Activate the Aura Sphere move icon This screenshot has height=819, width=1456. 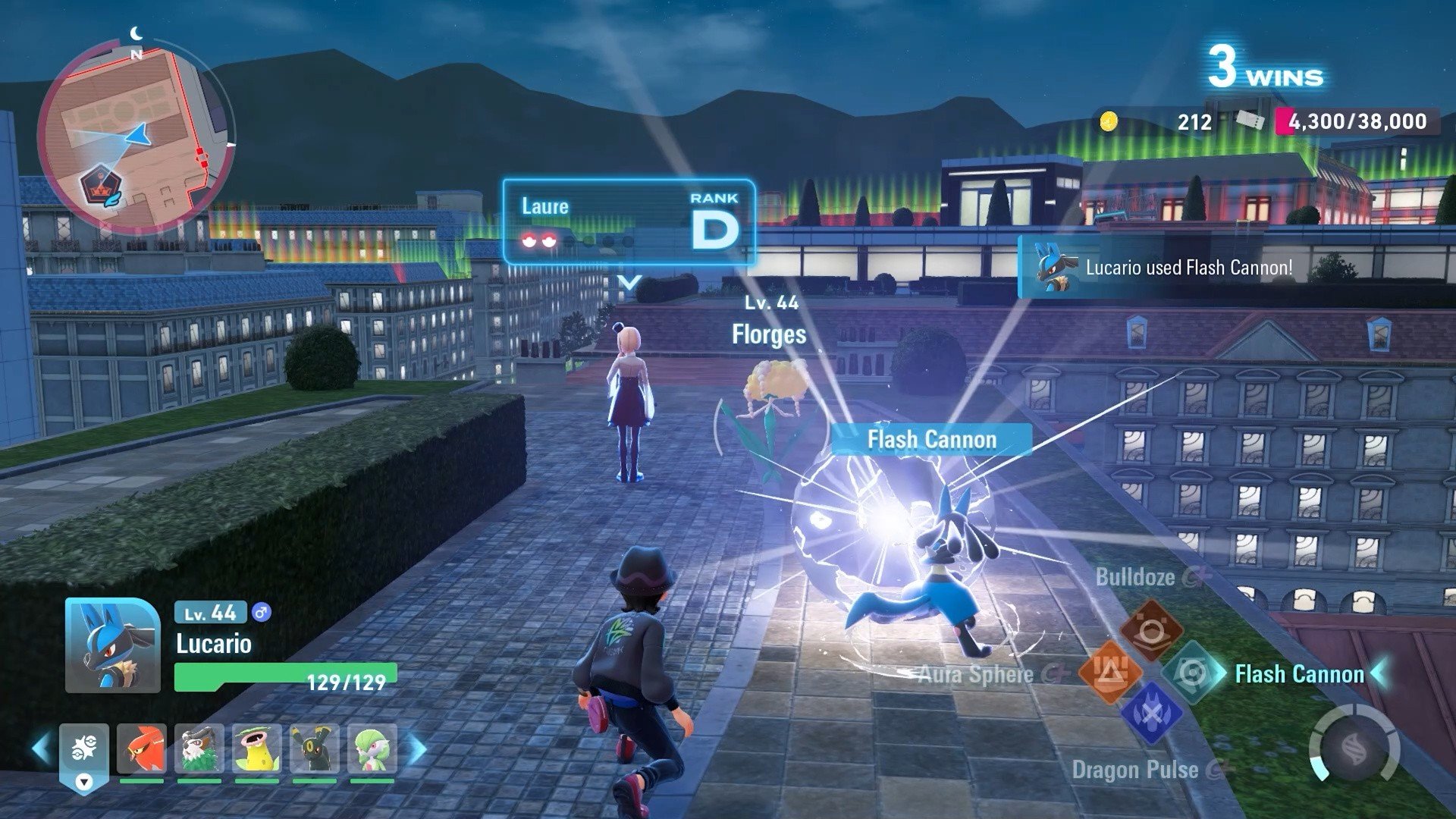pyautogui.click(x=1109, y=672)
